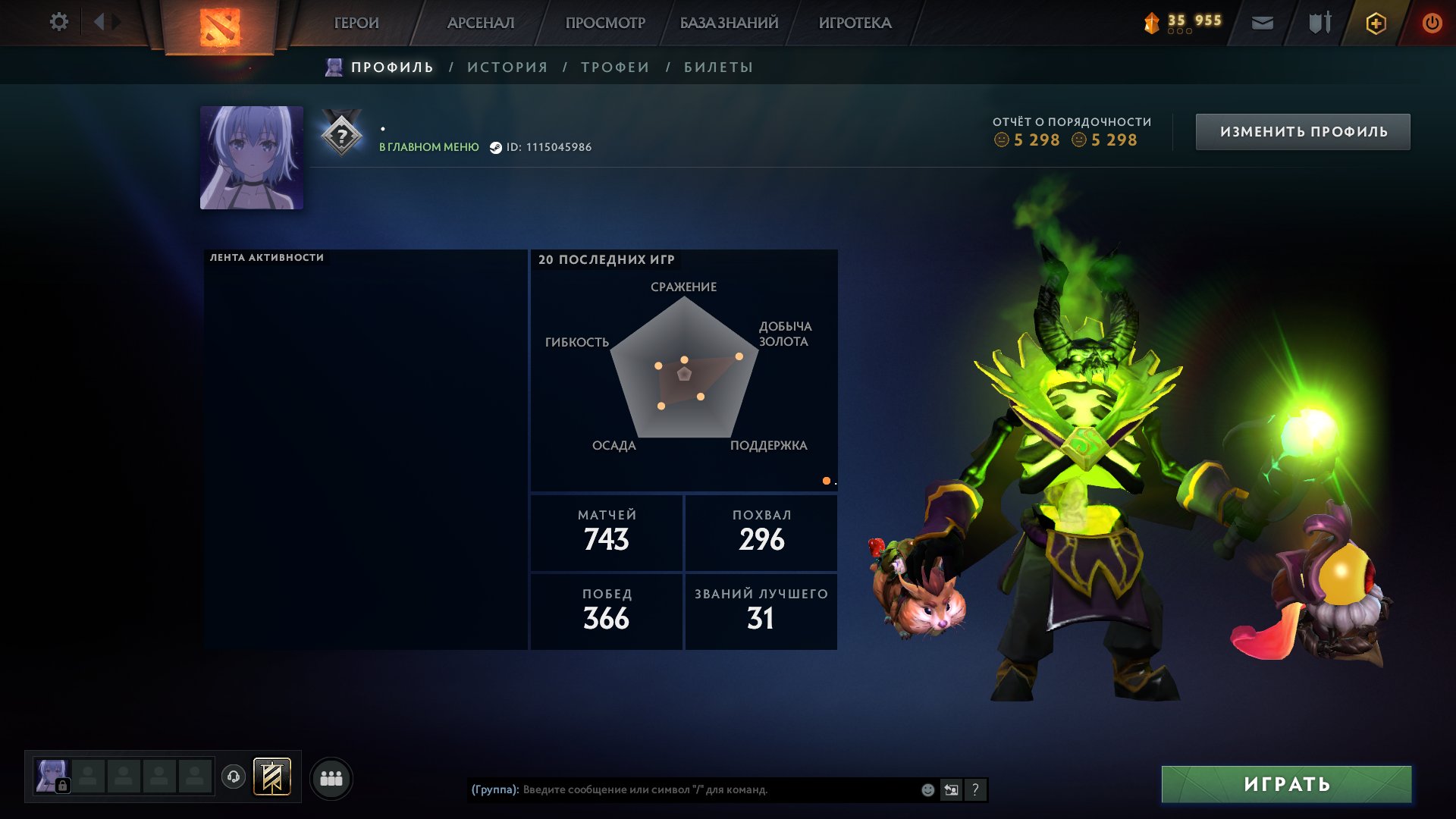Open the settings gear icon
Screen dimensions: 1456x819
coord(59,22)
